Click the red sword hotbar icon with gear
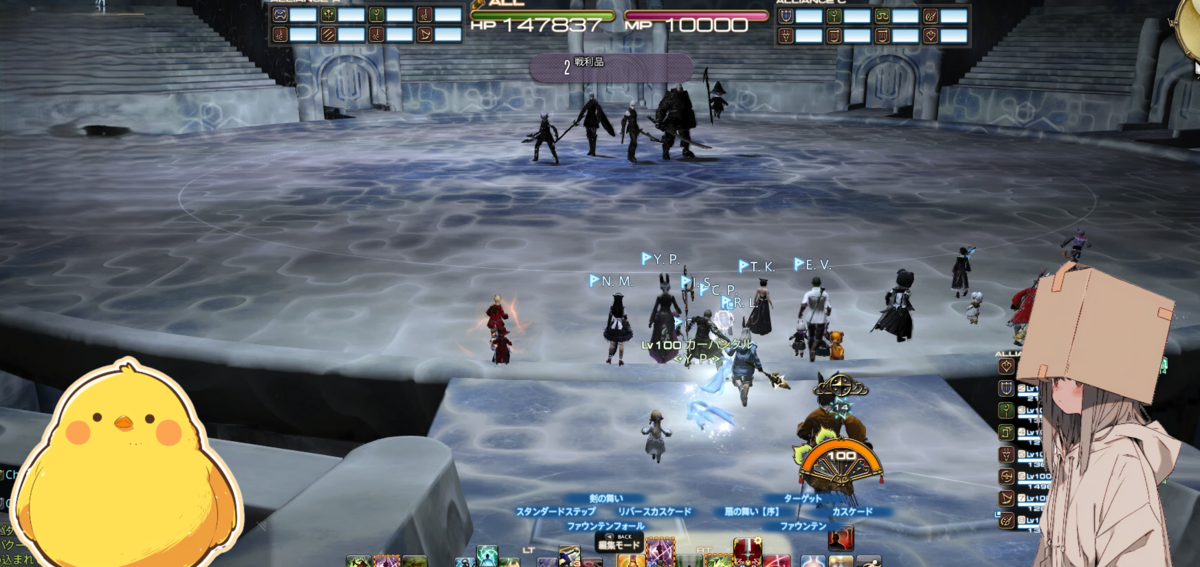 click(x=748, y=551)
